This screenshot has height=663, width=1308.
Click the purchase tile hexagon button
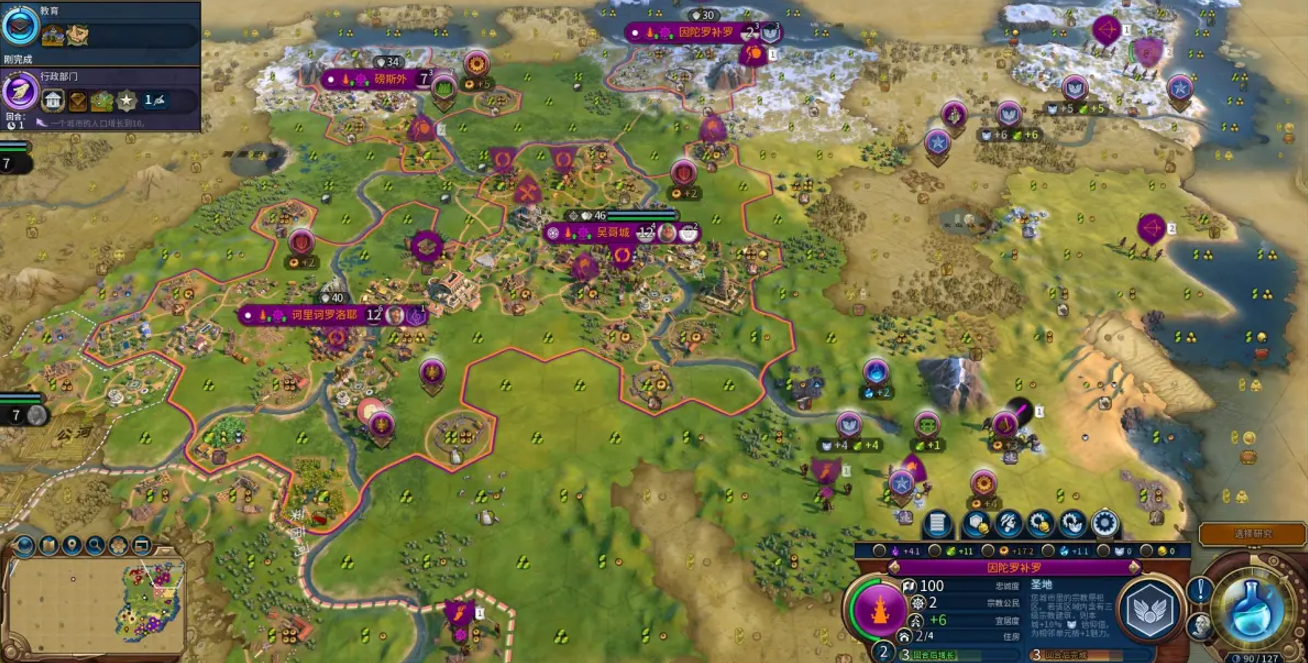[x=979, y=523]
